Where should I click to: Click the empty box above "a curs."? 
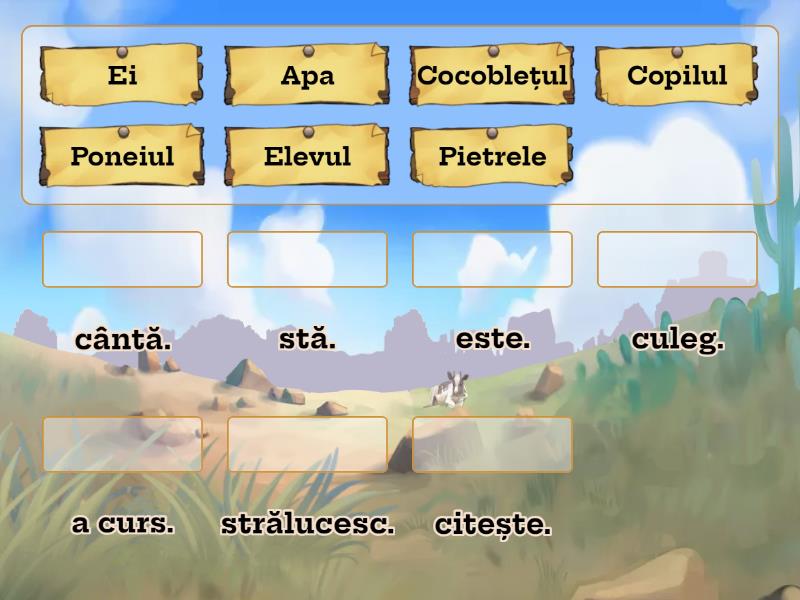click(122, 444)
